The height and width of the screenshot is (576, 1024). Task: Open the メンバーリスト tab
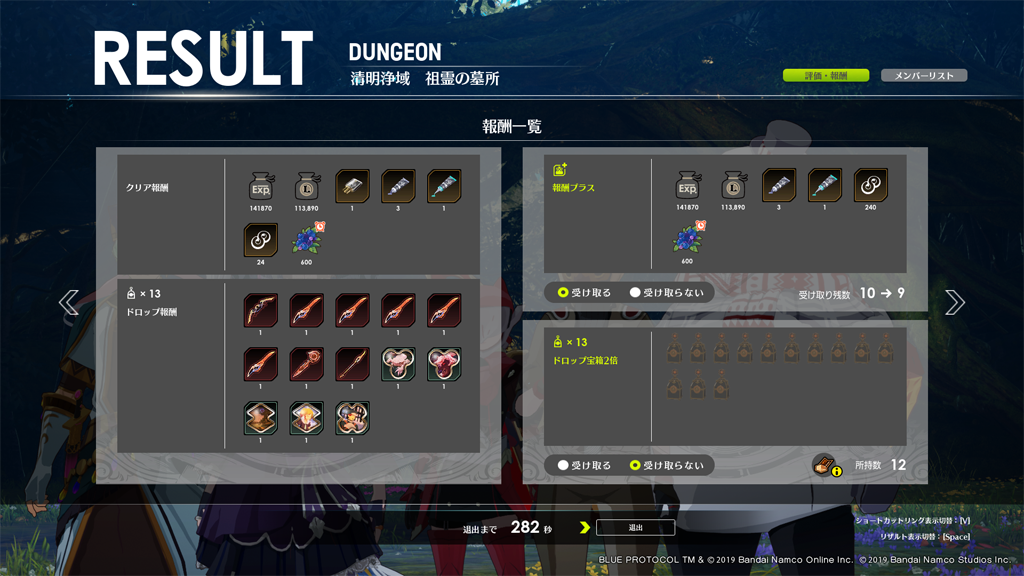pos(923,76)
